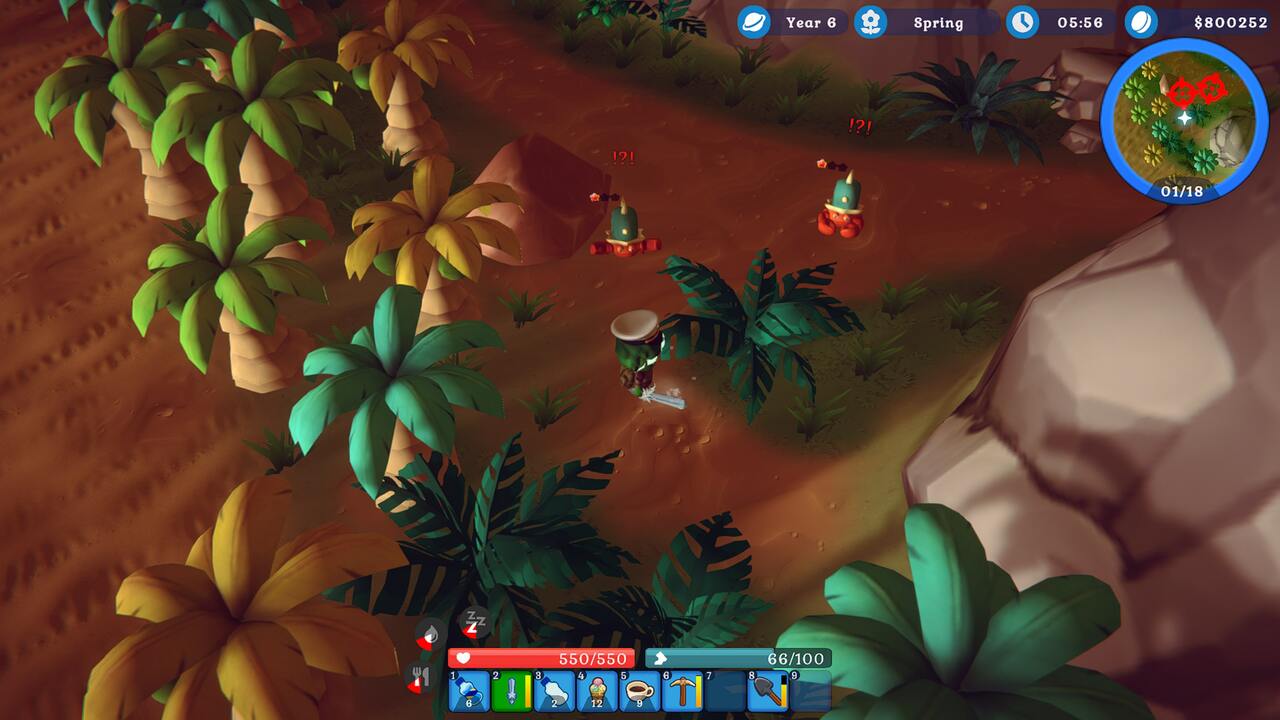Viewport: 1280px width, 720px height.
Task: Click the planet icon beside Year 6
Action: (x=753, y=22)
